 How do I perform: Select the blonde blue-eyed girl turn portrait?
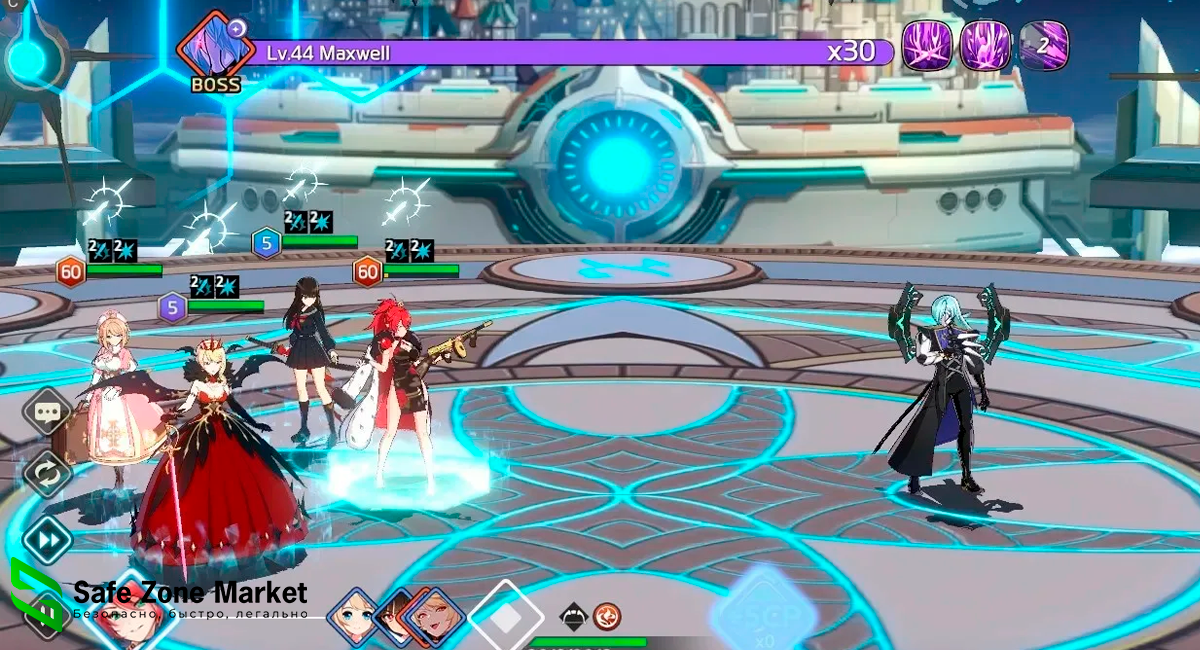point(353,613)
